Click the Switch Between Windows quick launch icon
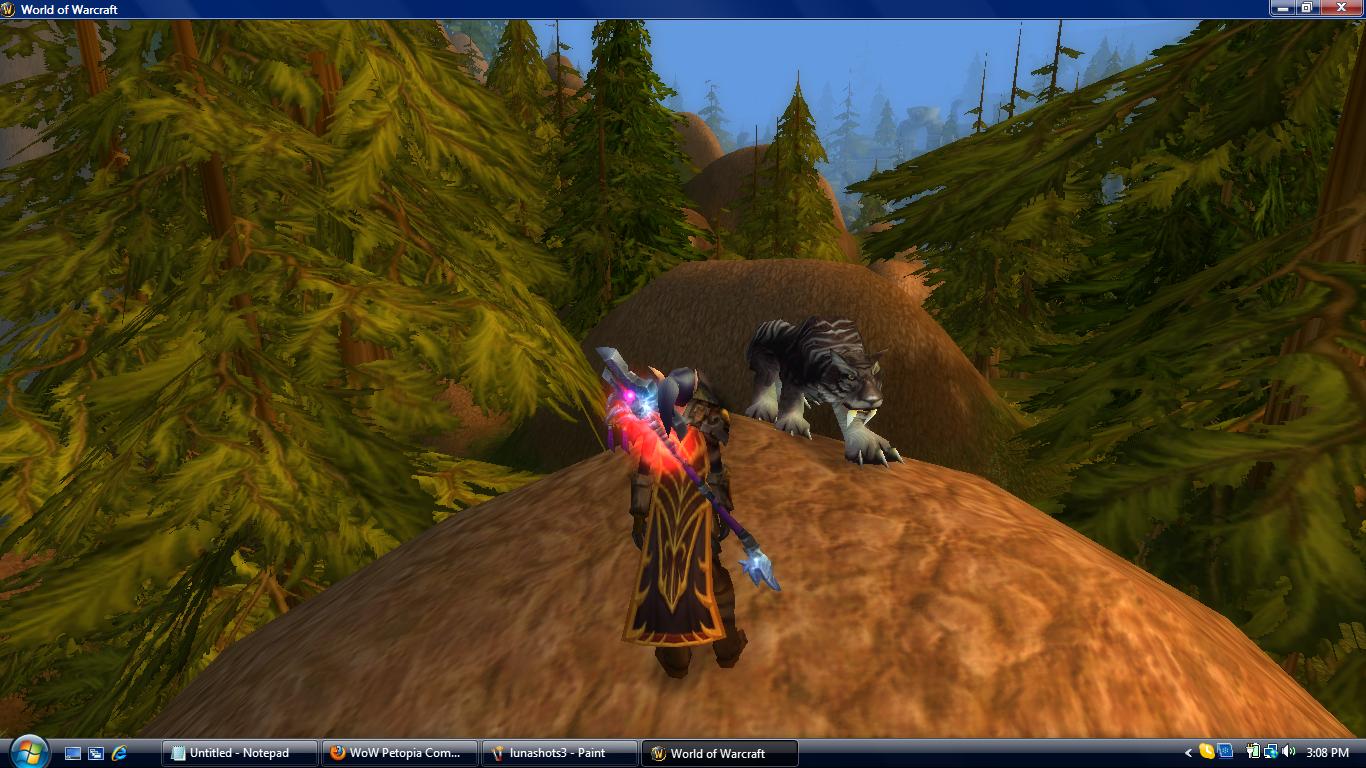The height and width of the screenshot is (768, 1366). (95, 753)
